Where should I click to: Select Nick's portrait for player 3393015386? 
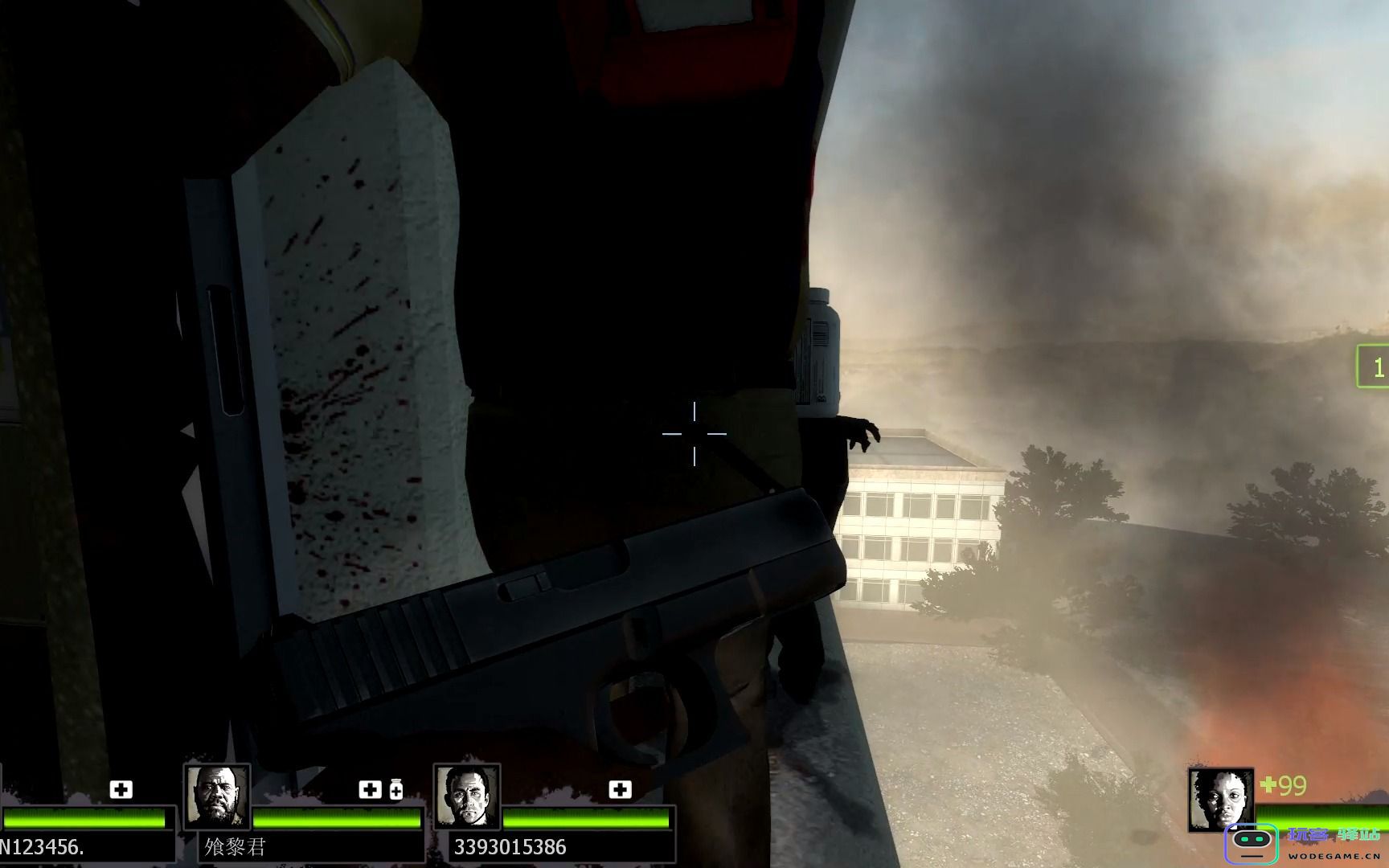[466, 796]
